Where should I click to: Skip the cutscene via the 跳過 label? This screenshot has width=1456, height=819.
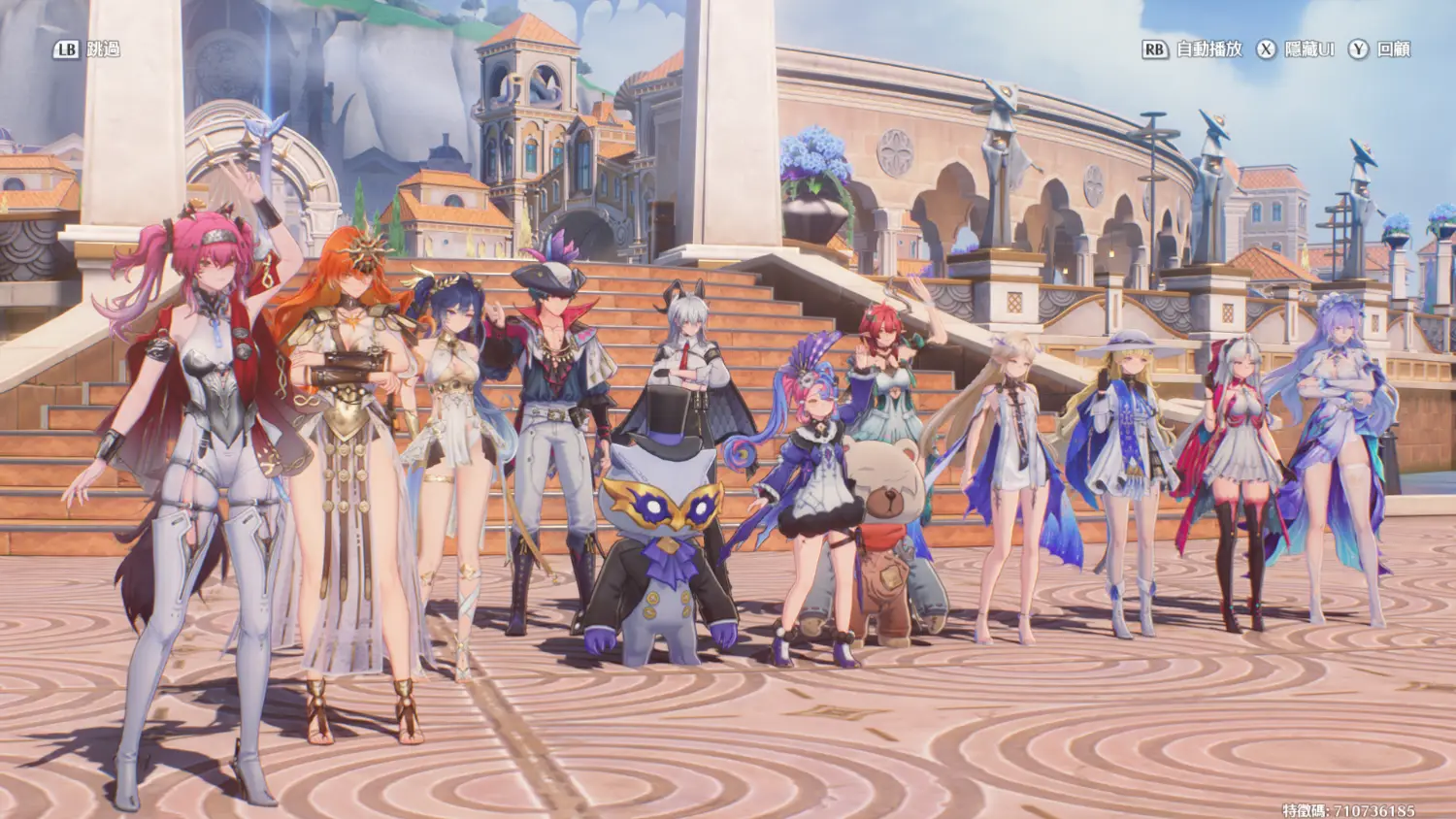(102, 49)
